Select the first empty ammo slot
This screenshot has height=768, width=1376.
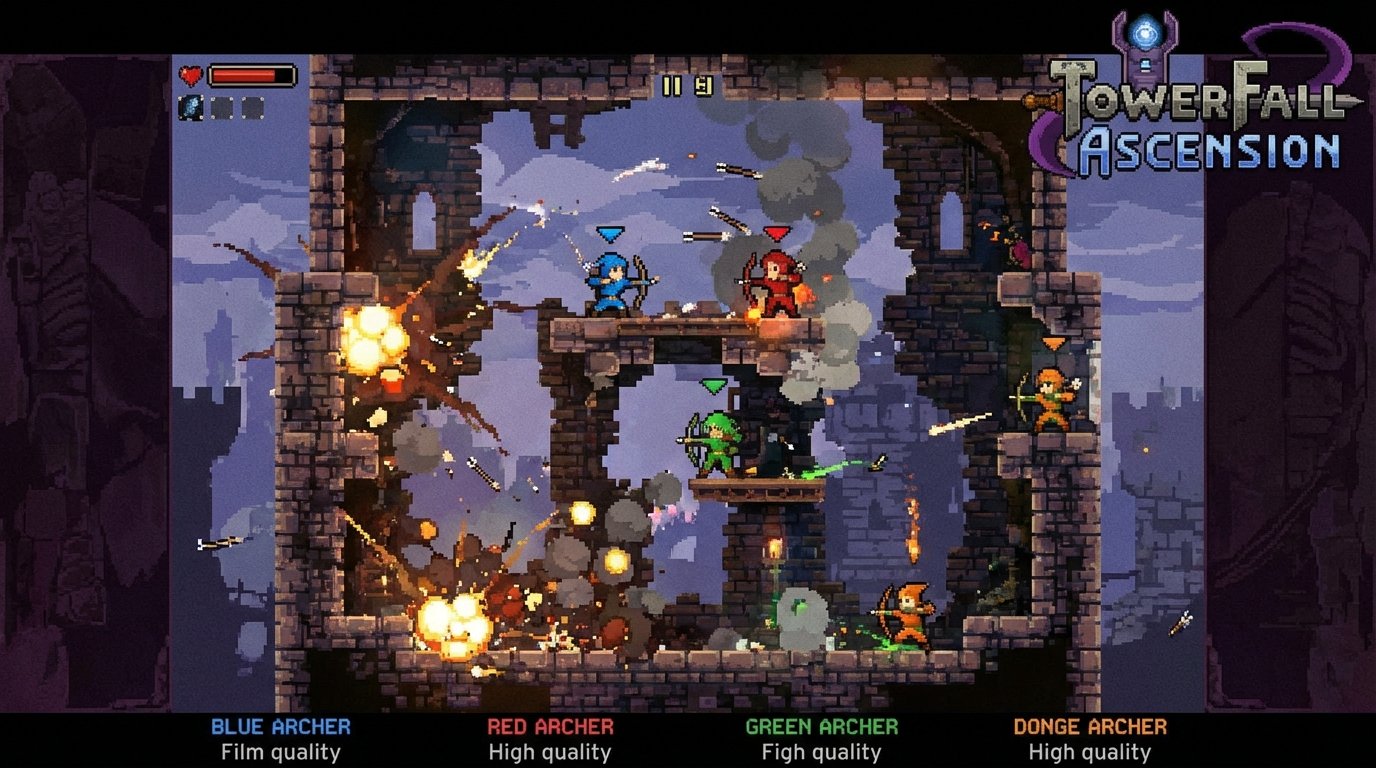click(x=221, y=107)
